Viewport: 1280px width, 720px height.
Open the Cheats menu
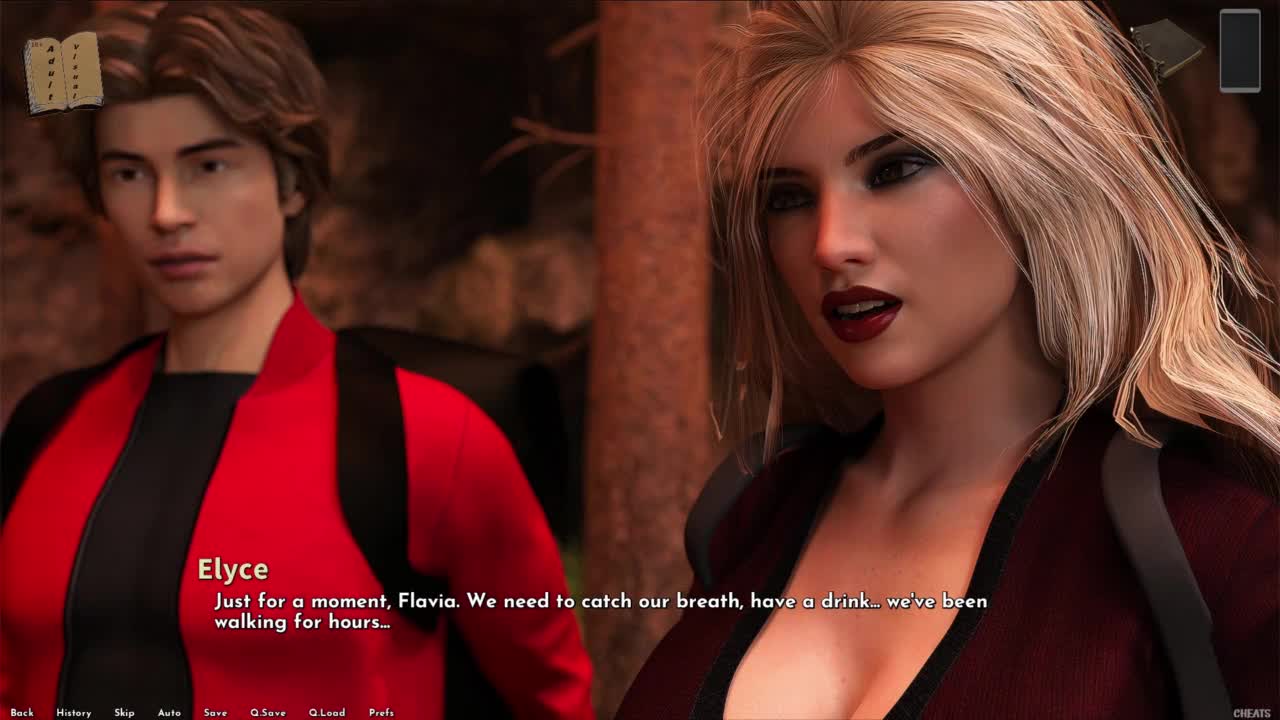1252,713
